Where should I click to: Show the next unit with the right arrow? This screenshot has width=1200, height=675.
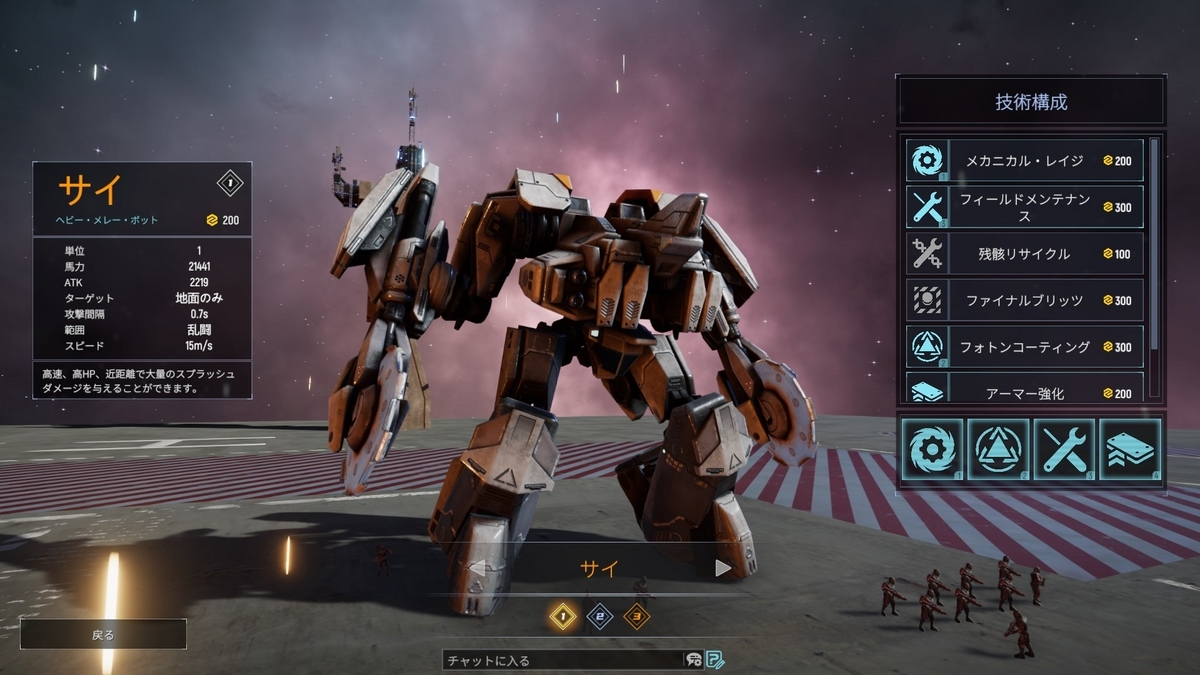pos(723,569)
